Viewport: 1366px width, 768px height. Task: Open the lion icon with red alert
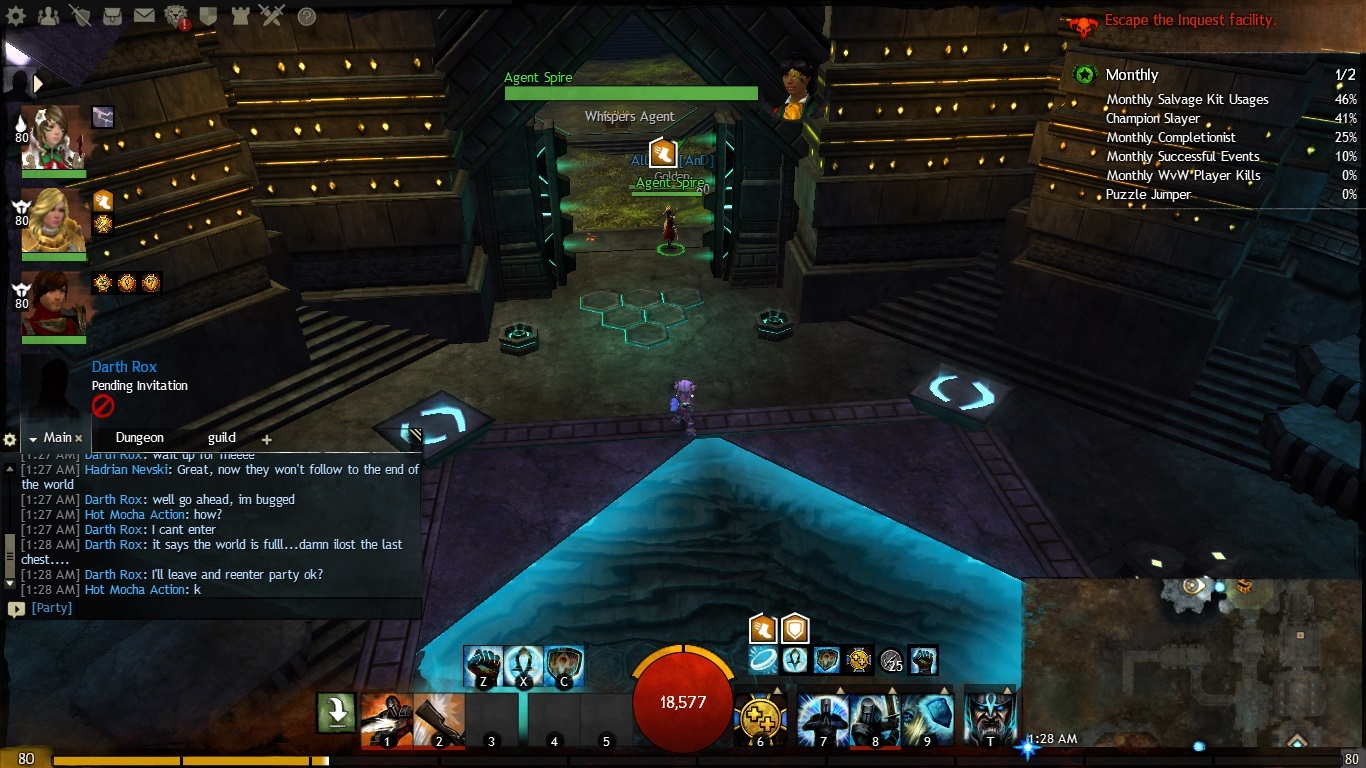(x=176, y=16)
